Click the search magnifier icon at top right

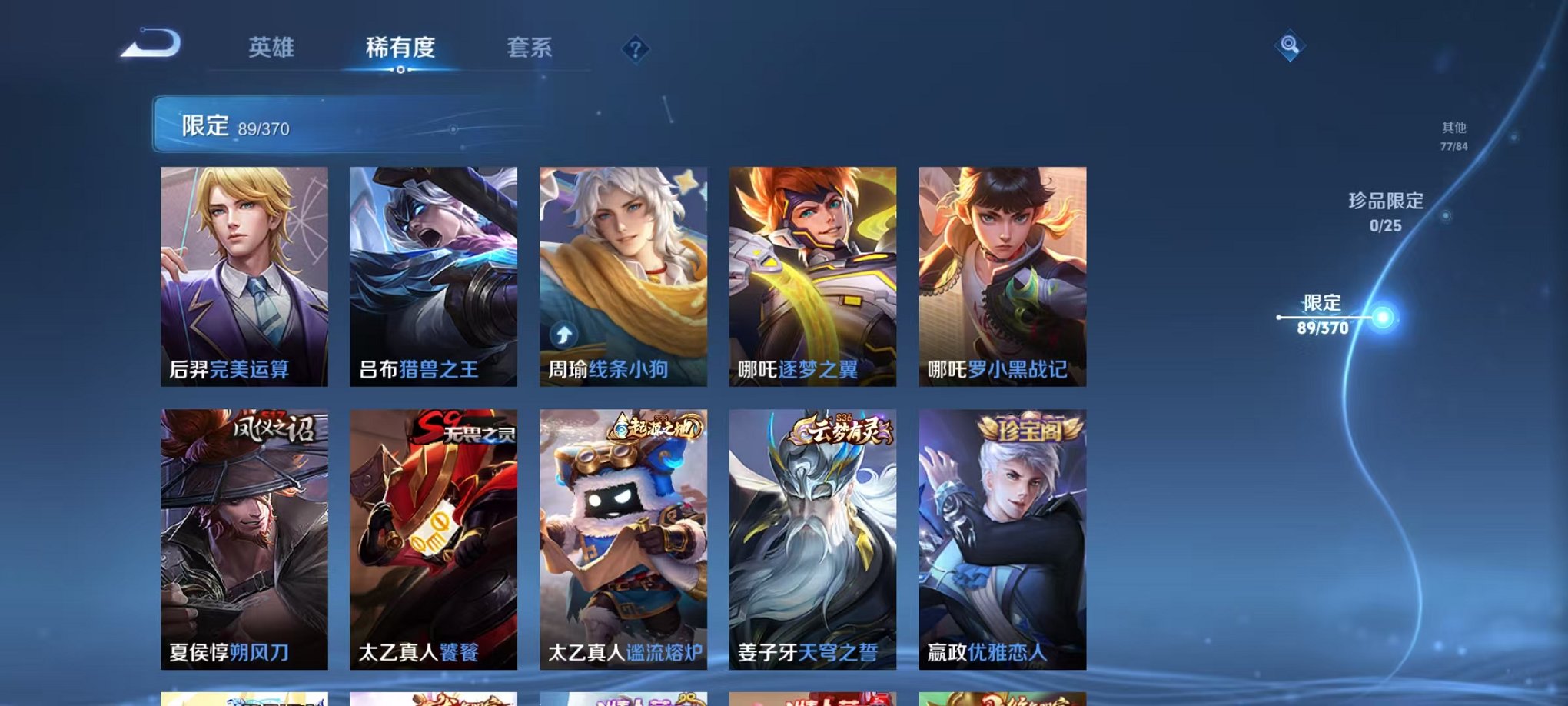pyautogui.click(x=1291, y=45)
